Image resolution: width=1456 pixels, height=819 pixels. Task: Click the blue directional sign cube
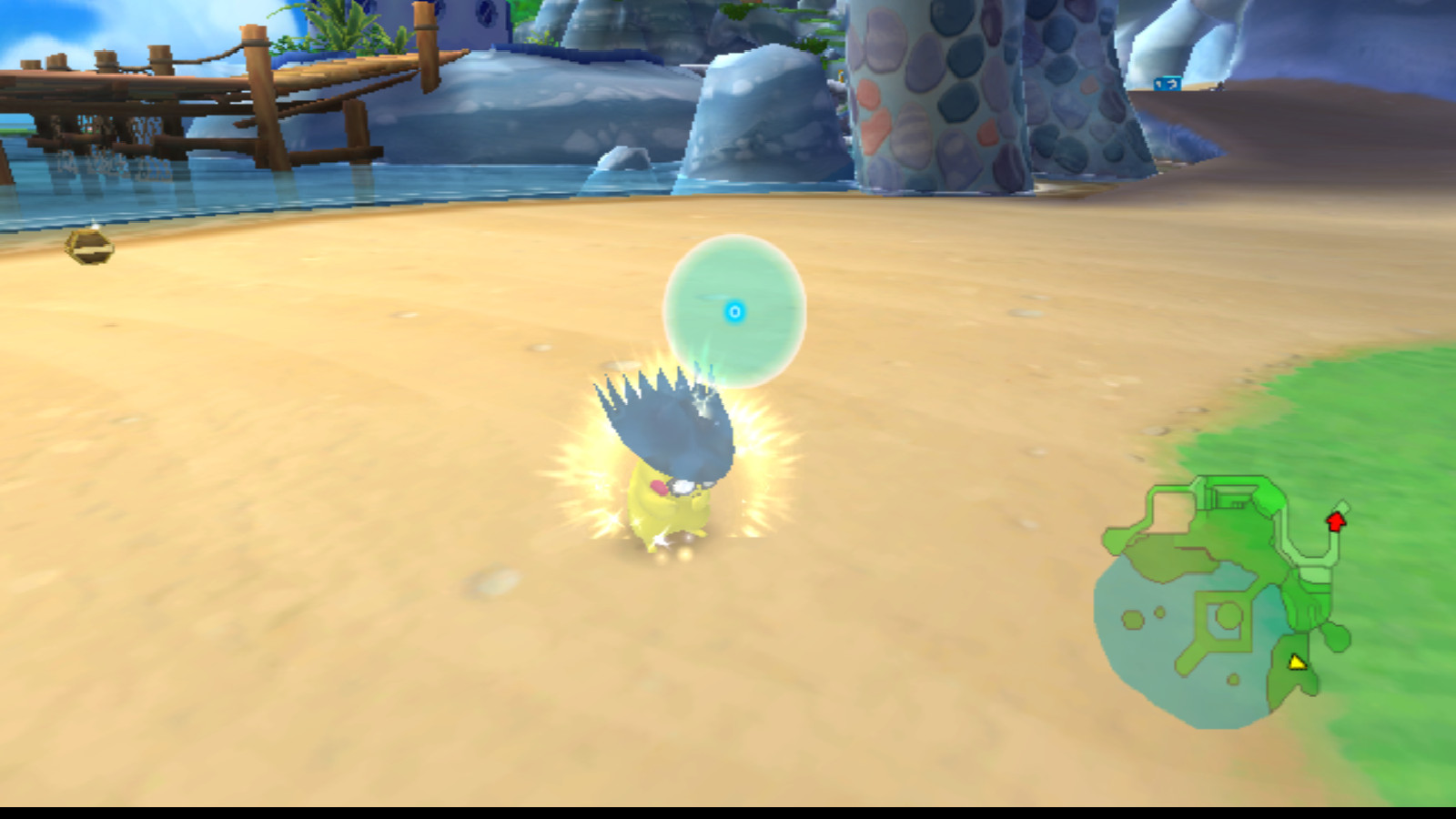pos(1168,84)
